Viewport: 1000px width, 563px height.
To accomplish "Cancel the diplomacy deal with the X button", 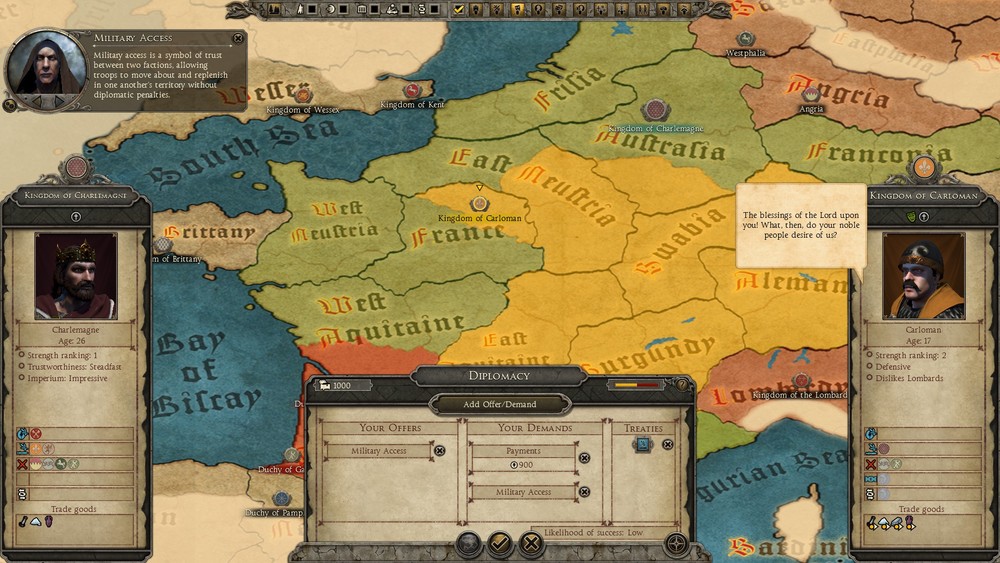I will click(x=532, y=544).
